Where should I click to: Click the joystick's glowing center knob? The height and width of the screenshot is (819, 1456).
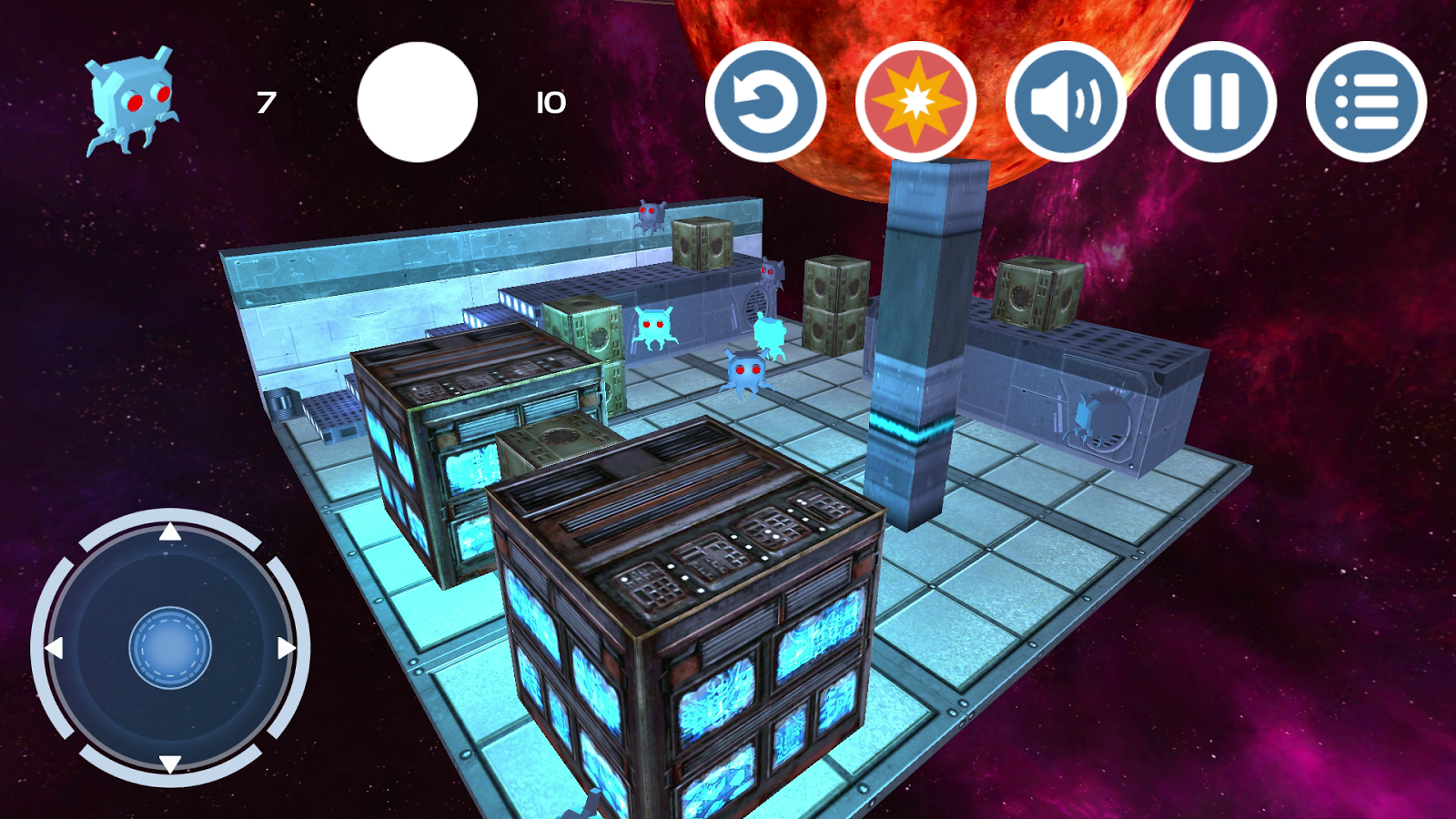pos(170,648)
